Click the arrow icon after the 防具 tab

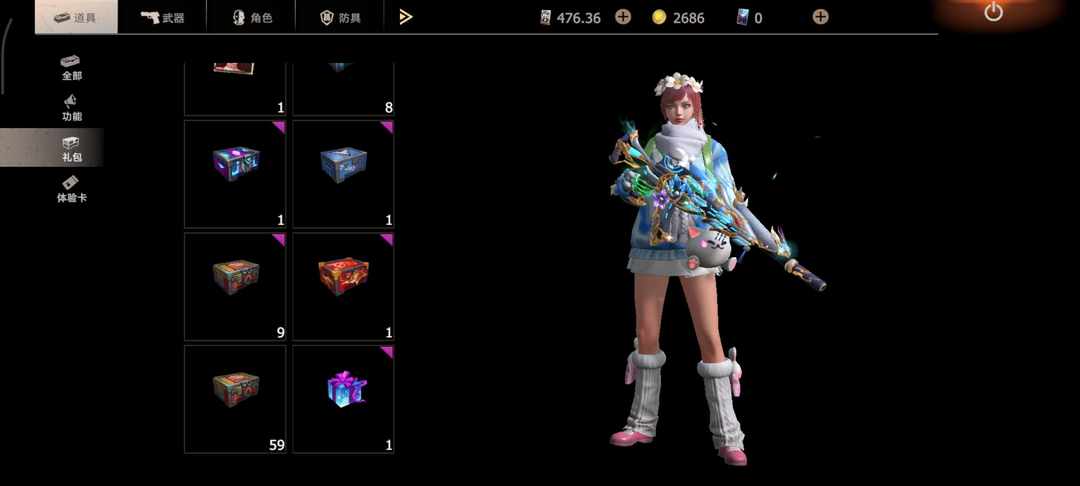click(406, 17)
